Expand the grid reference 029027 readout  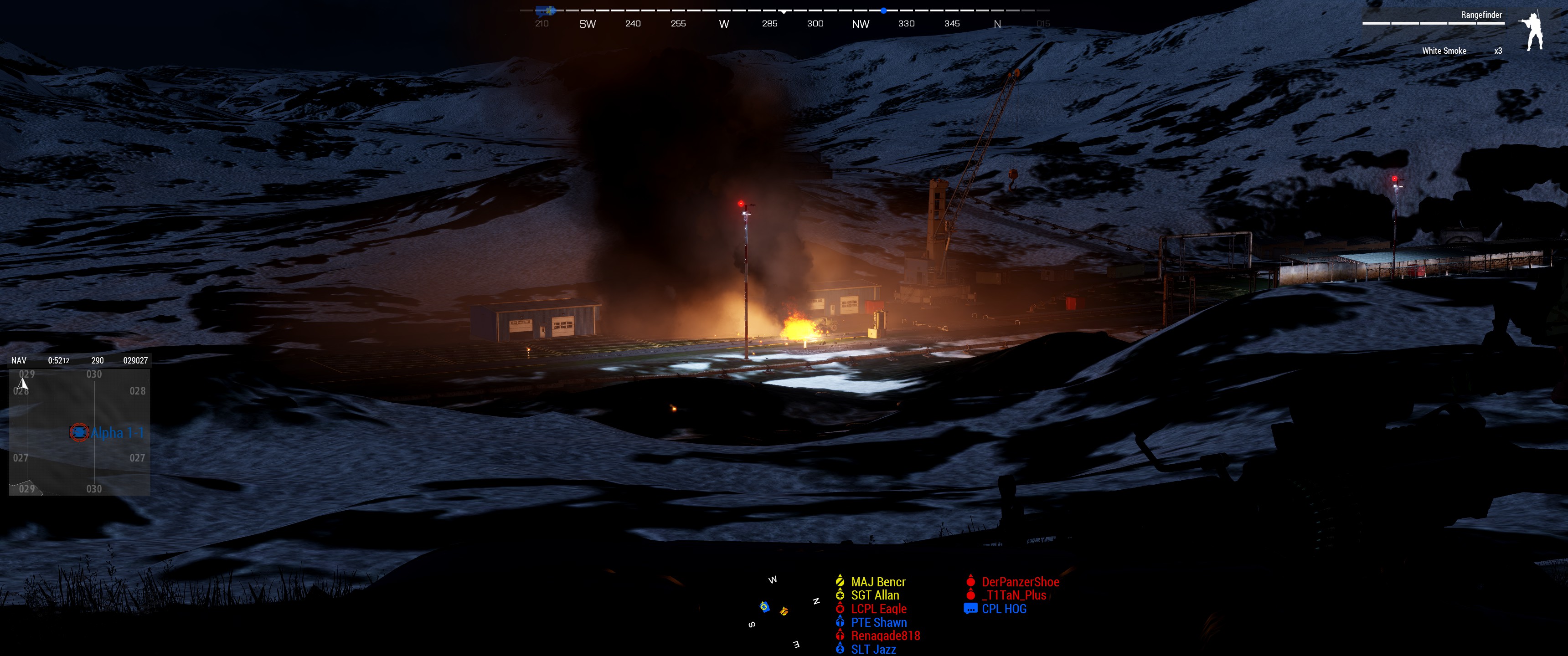(135, 359)
